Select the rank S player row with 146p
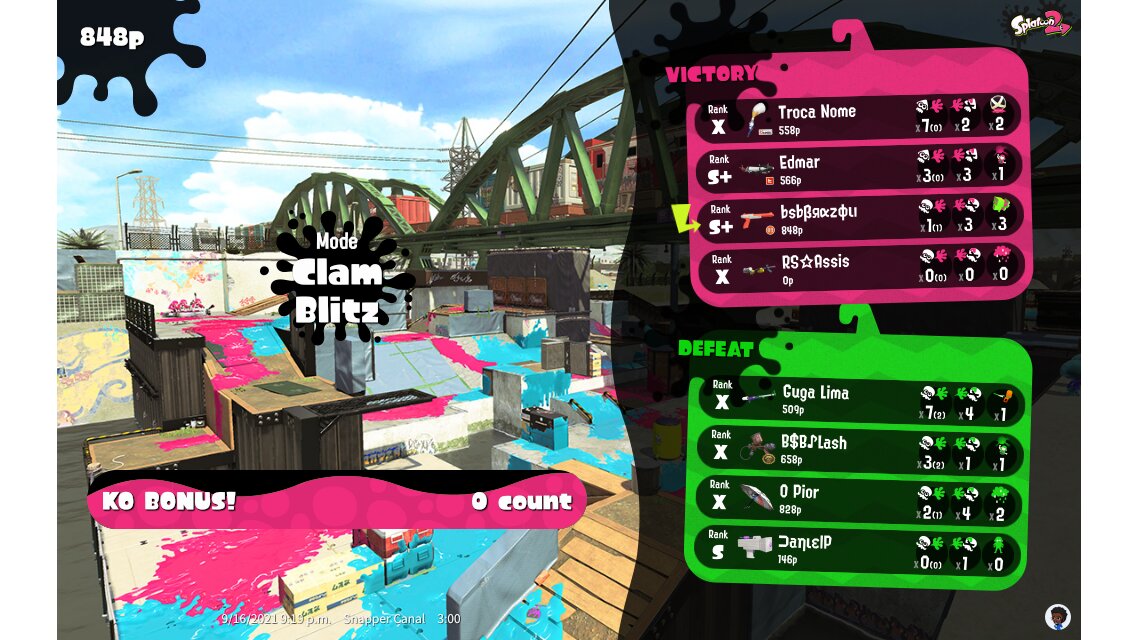 858,549
